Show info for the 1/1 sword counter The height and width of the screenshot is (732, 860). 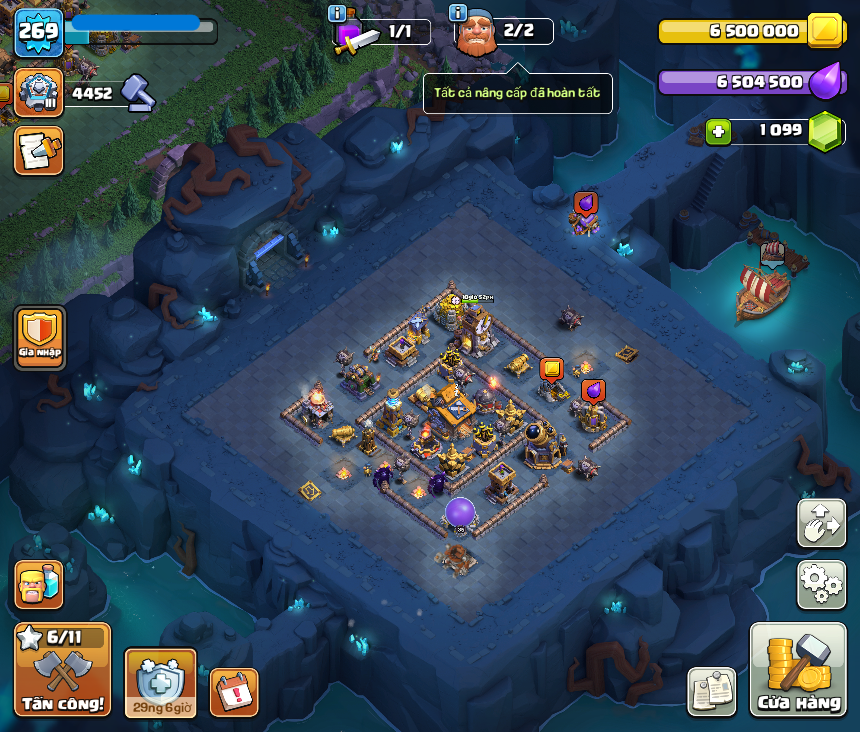pyautogui.click(x=337, y=13)
